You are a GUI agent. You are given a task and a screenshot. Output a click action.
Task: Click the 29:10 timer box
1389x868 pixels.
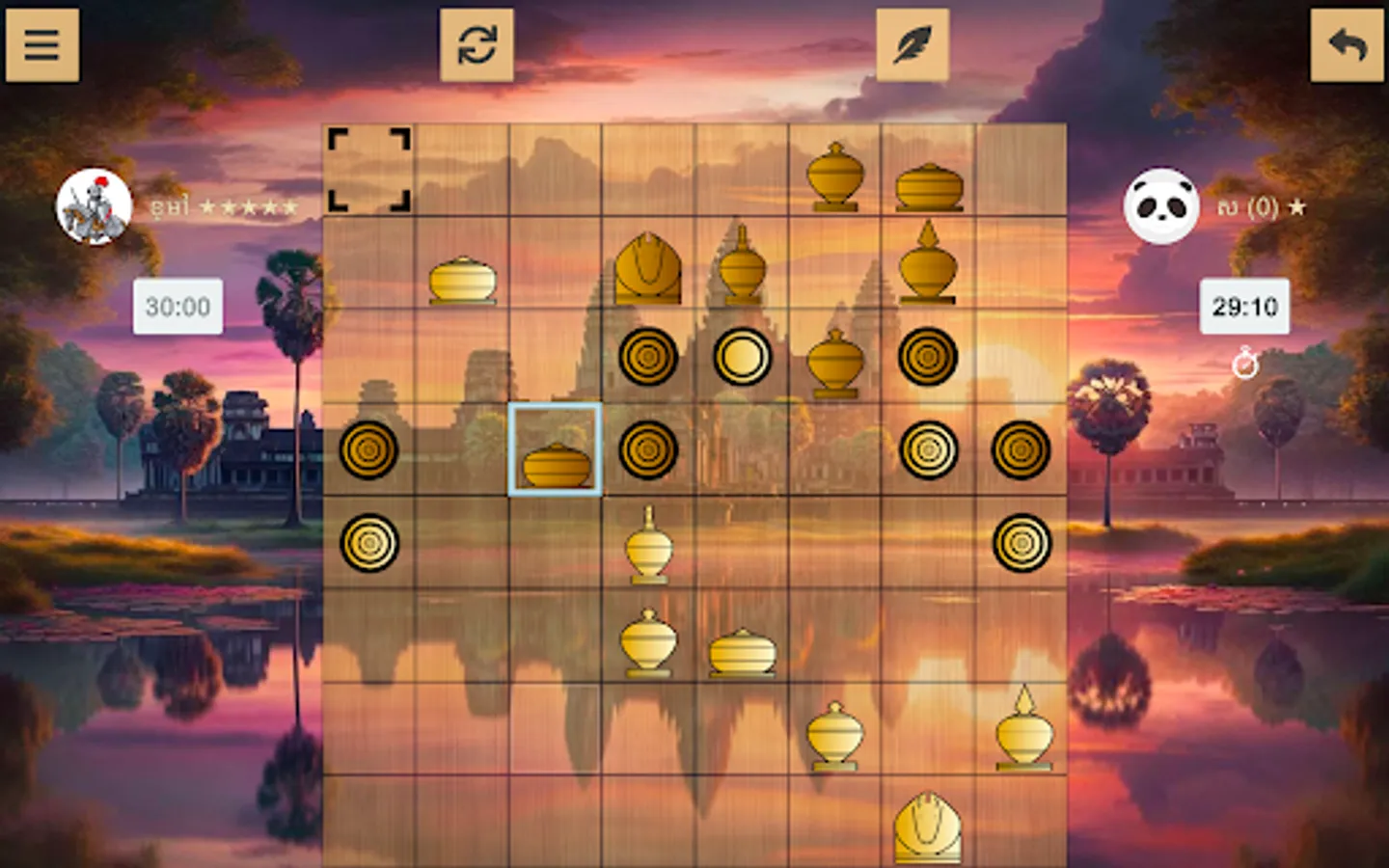coord(1244,309)
